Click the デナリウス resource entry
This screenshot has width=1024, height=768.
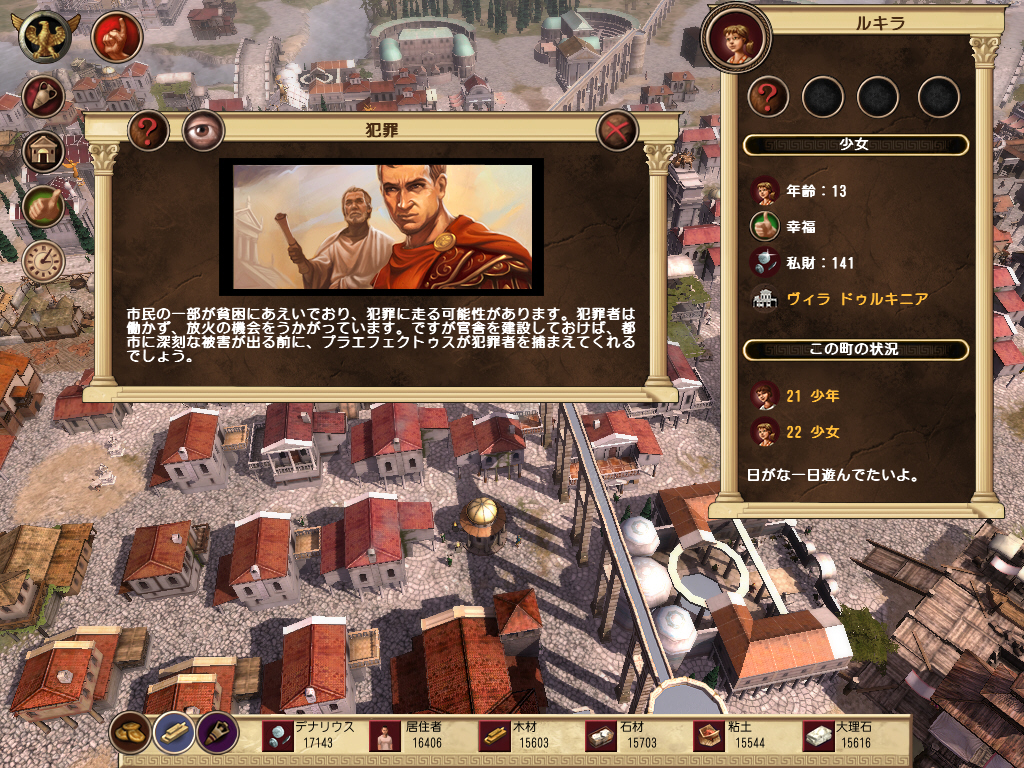point(312,735)
